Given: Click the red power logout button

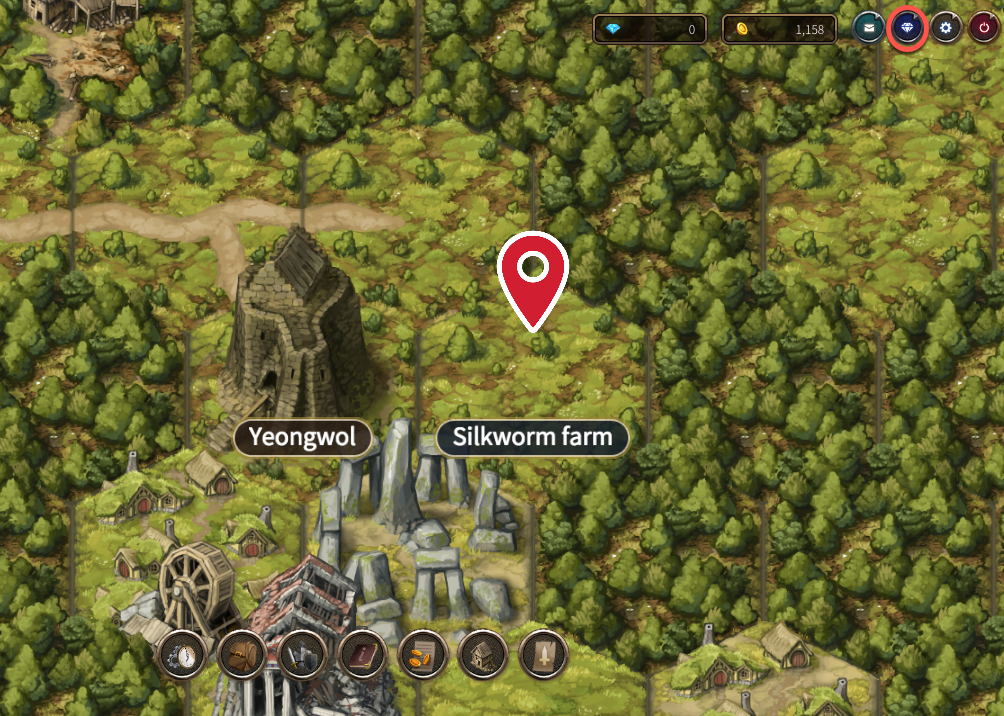Looking at the screenshot, I should point(984,29).
